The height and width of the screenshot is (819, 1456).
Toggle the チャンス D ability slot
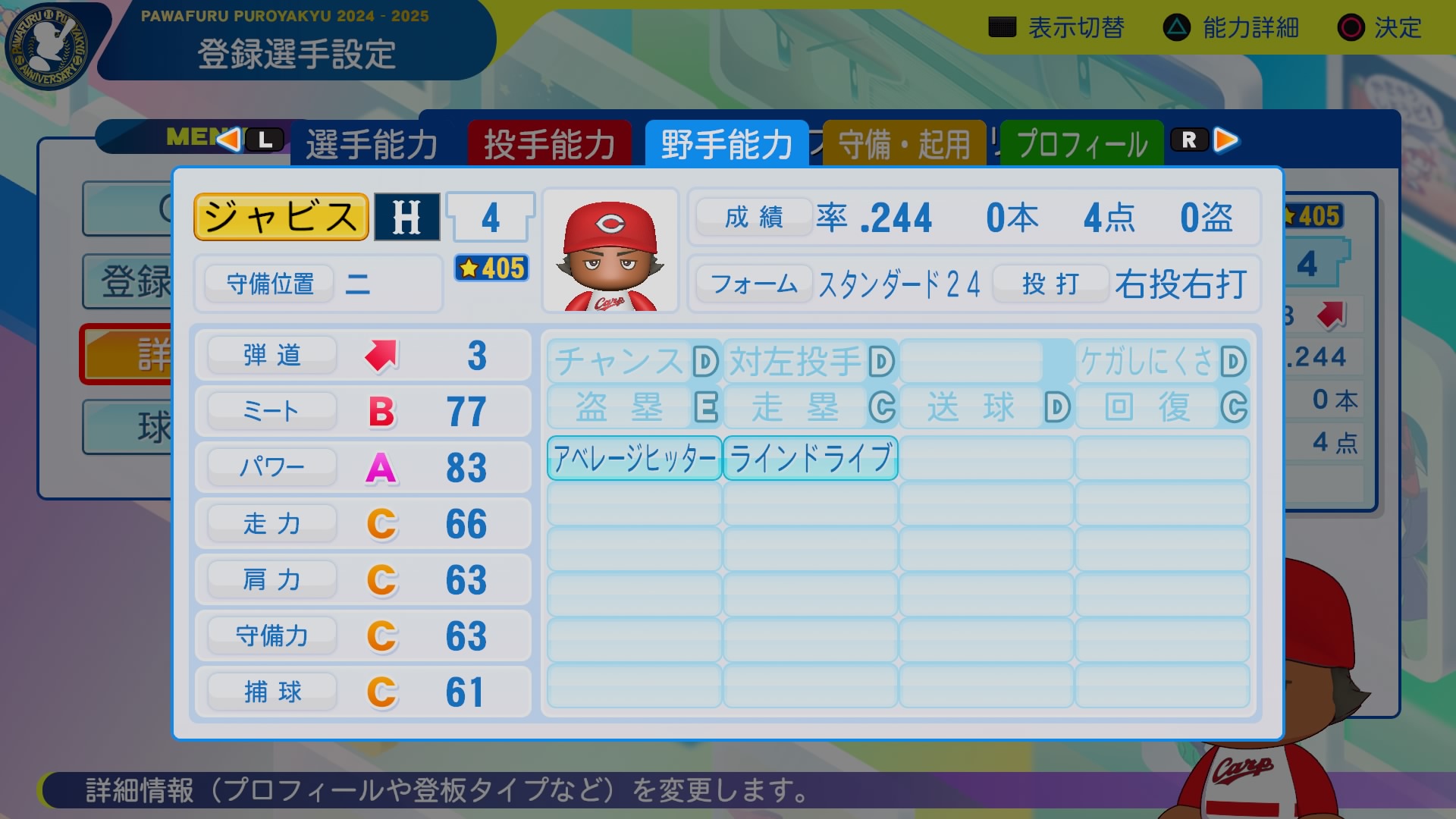634,362
